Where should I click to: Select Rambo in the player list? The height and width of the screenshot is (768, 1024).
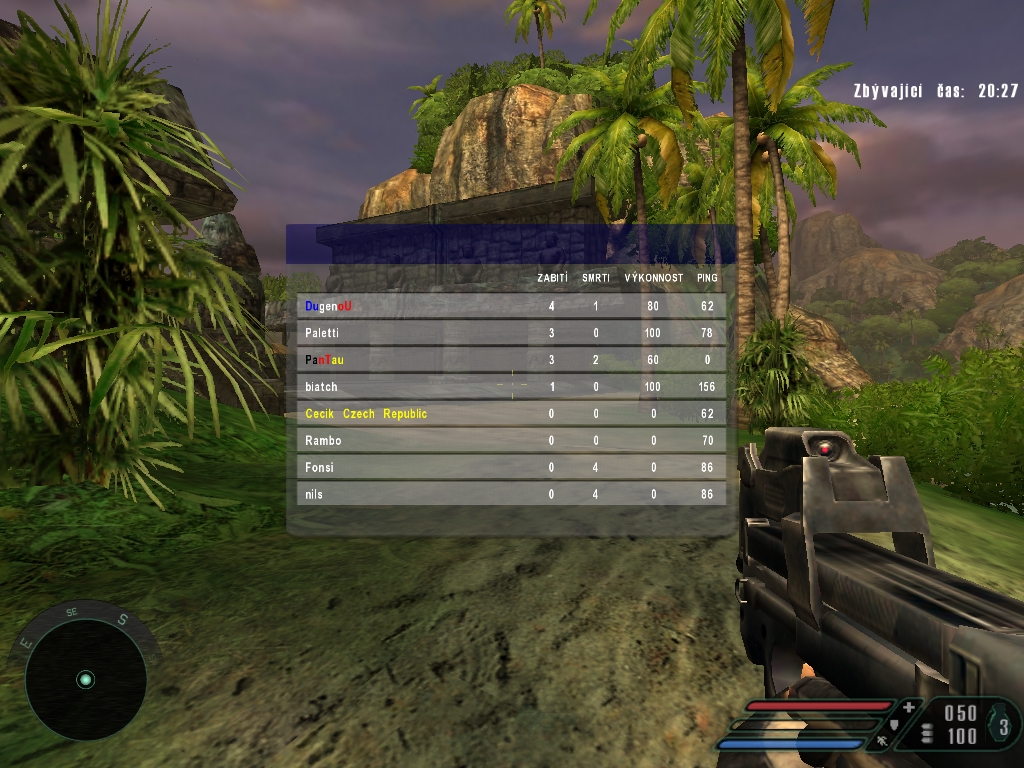(x=511, y=441)
